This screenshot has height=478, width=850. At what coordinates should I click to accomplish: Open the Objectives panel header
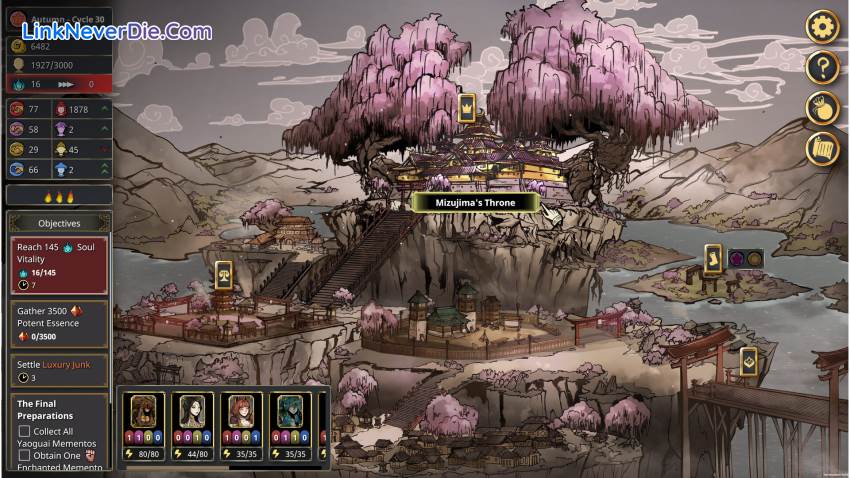[59, 223]
